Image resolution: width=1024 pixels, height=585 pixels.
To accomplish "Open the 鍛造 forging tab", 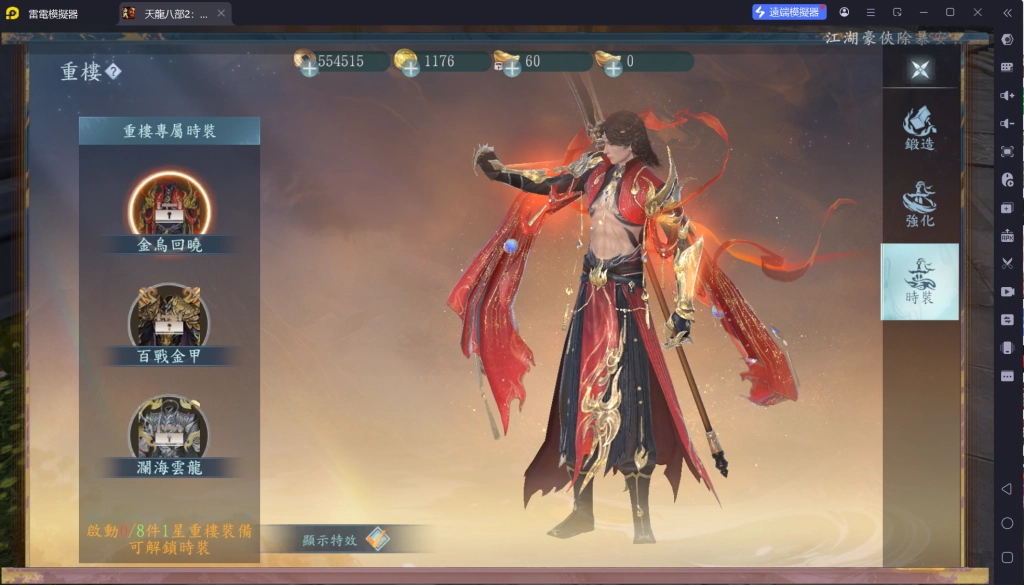I will pos(919,128).
